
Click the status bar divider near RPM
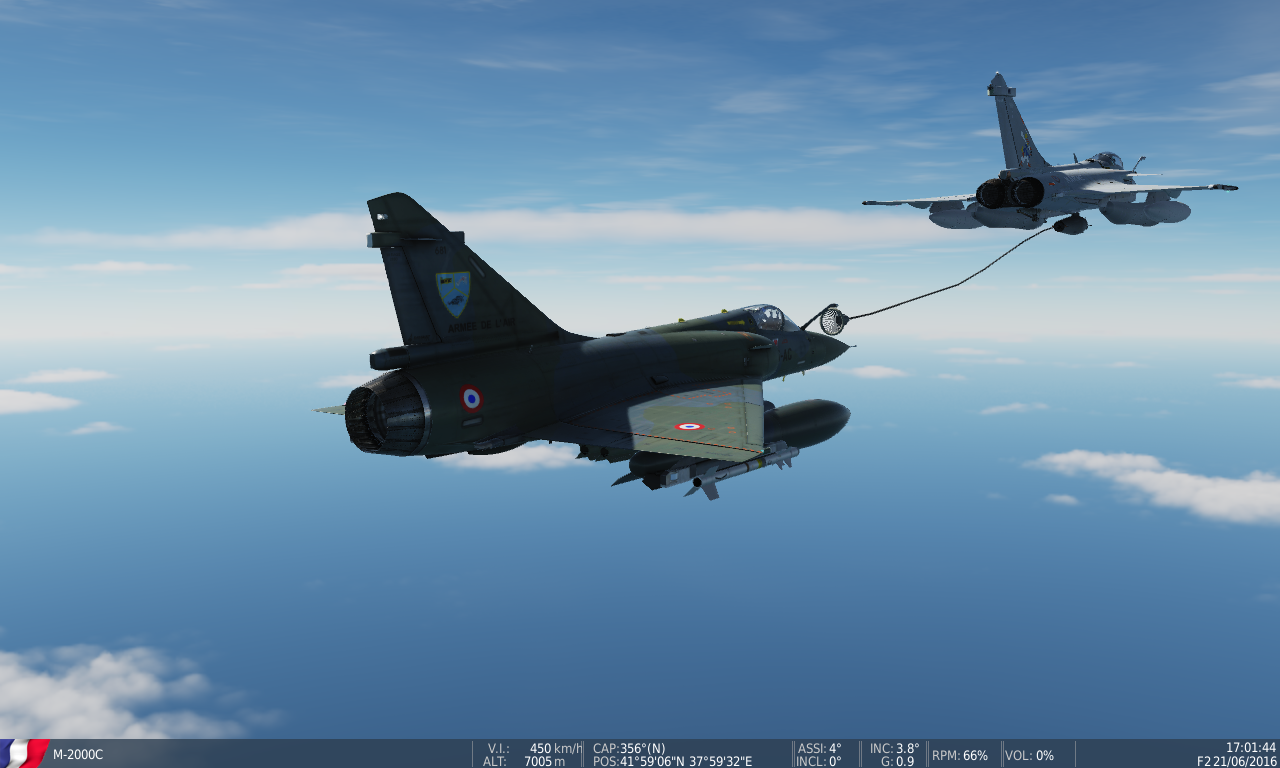925,753
